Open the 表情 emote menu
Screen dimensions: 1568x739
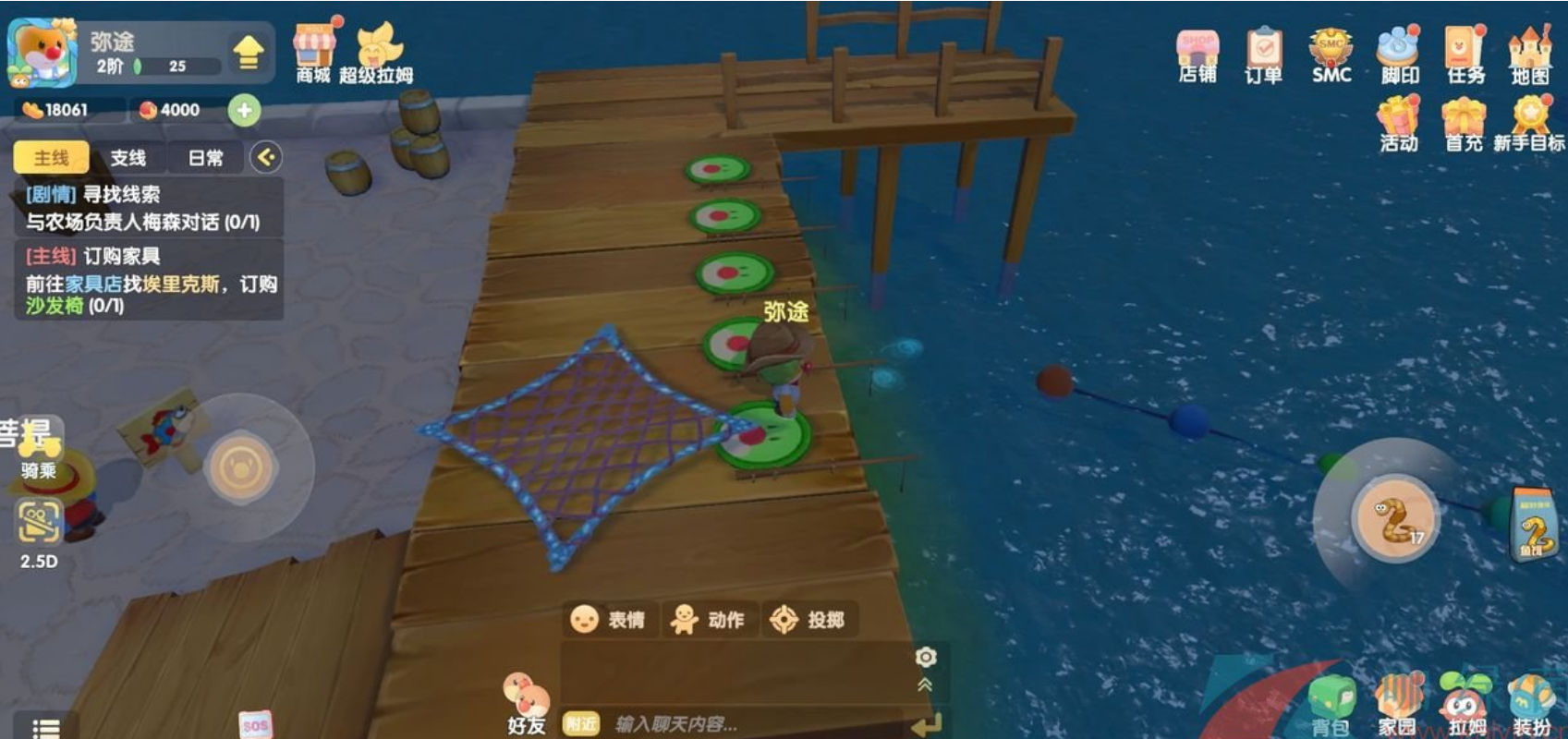[608, 620]
